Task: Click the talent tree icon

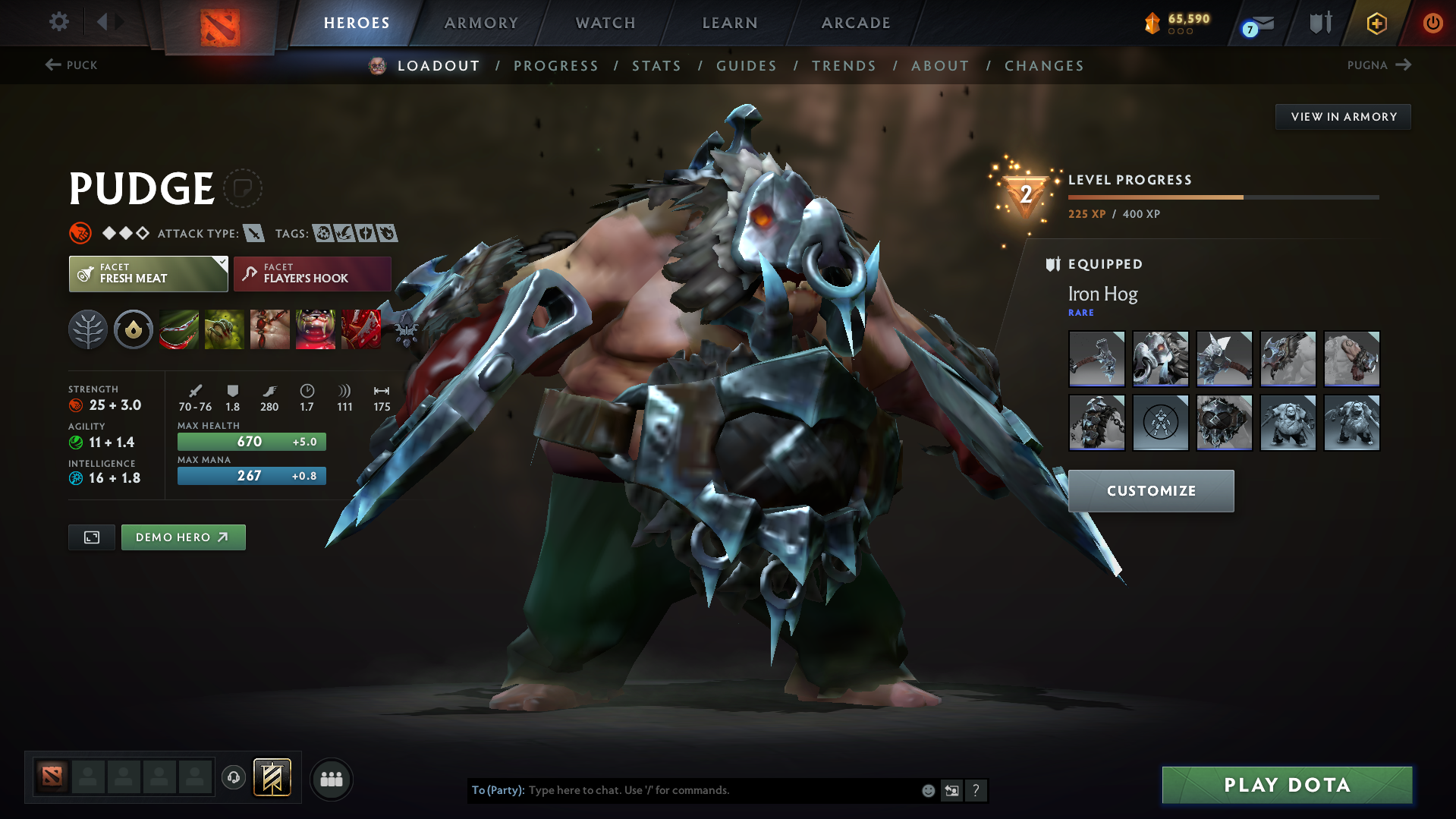Action: (x=87, y=329)
